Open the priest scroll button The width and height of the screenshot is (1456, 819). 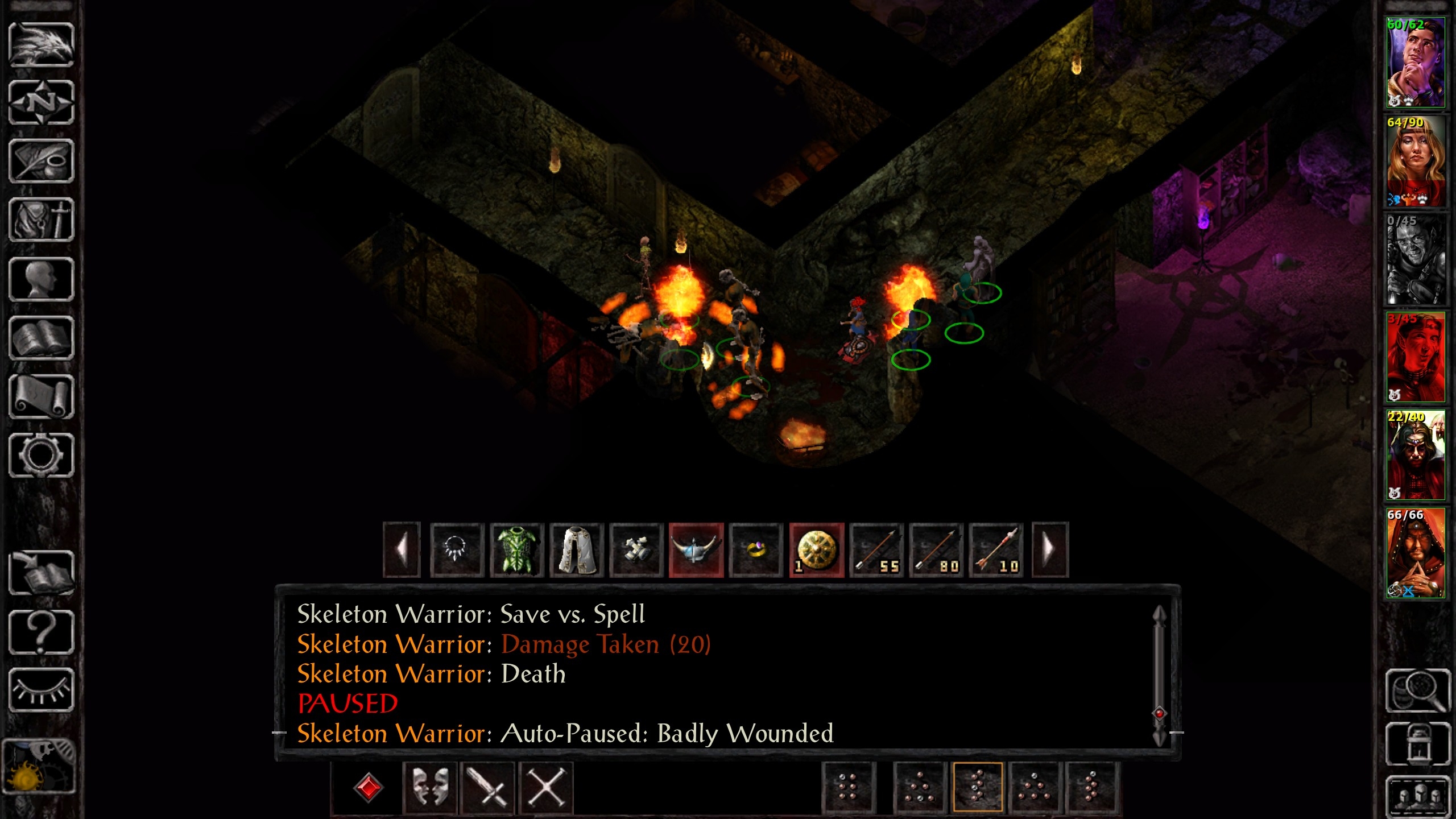(41, 397)
